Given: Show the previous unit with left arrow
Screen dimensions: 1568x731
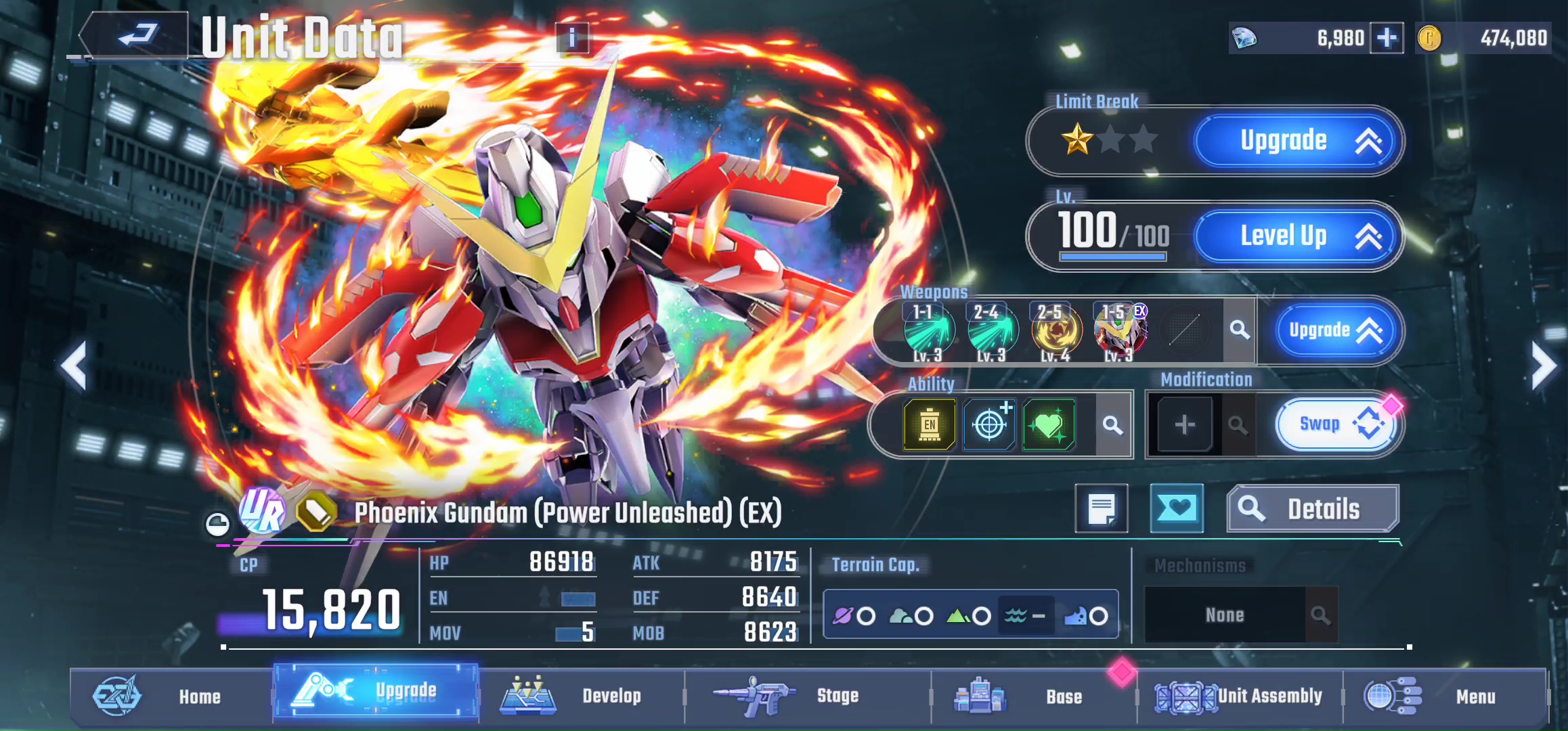Looking at the screenshot, I should (x=74, y=366).
